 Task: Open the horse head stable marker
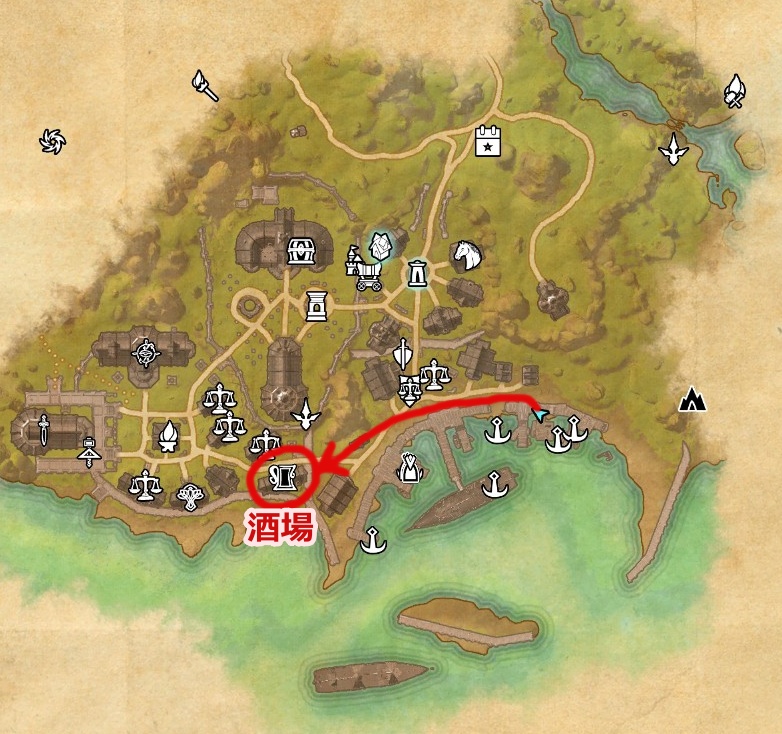(x=466, y=255)
